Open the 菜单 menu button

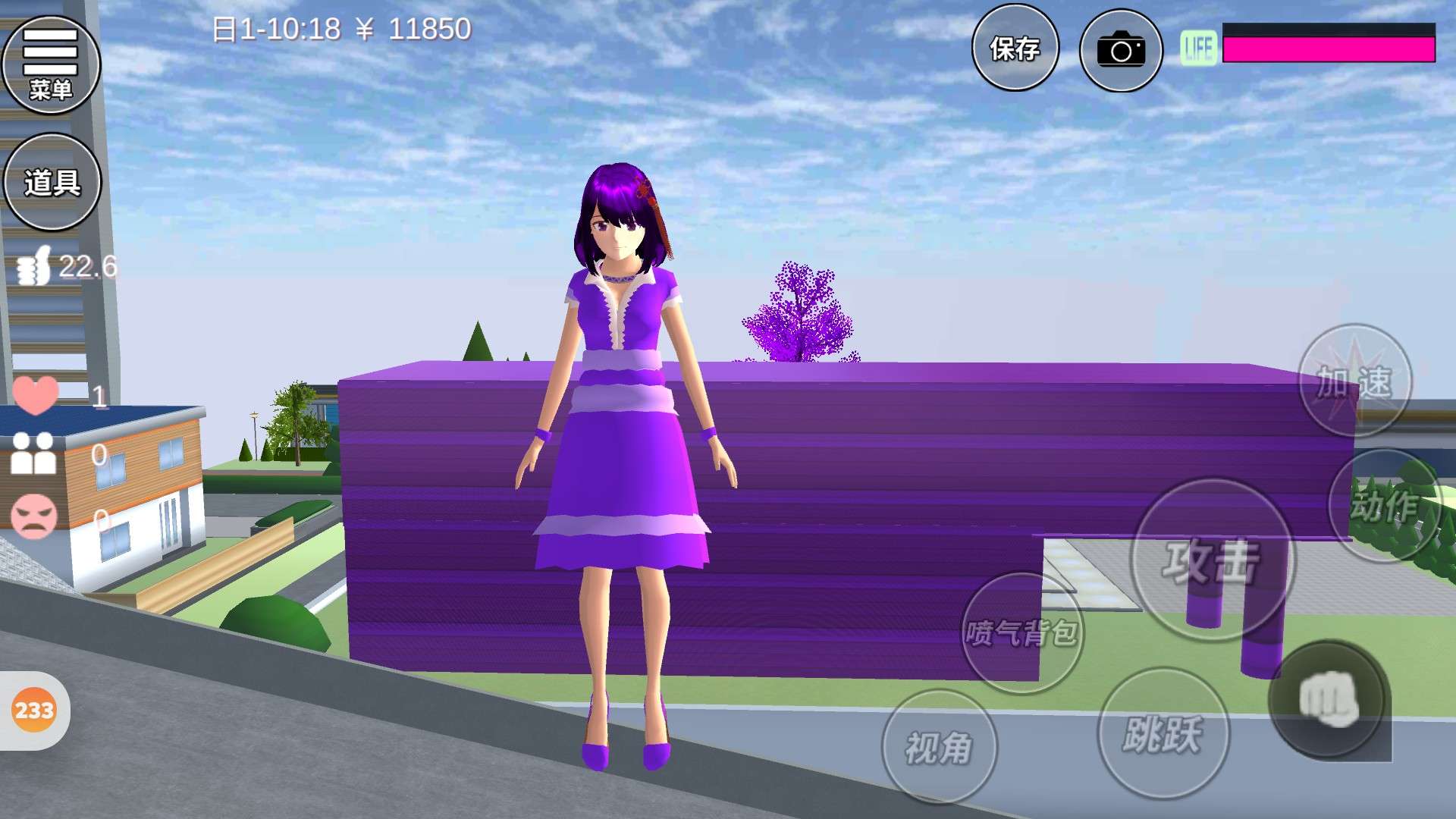tap(51, 64)
